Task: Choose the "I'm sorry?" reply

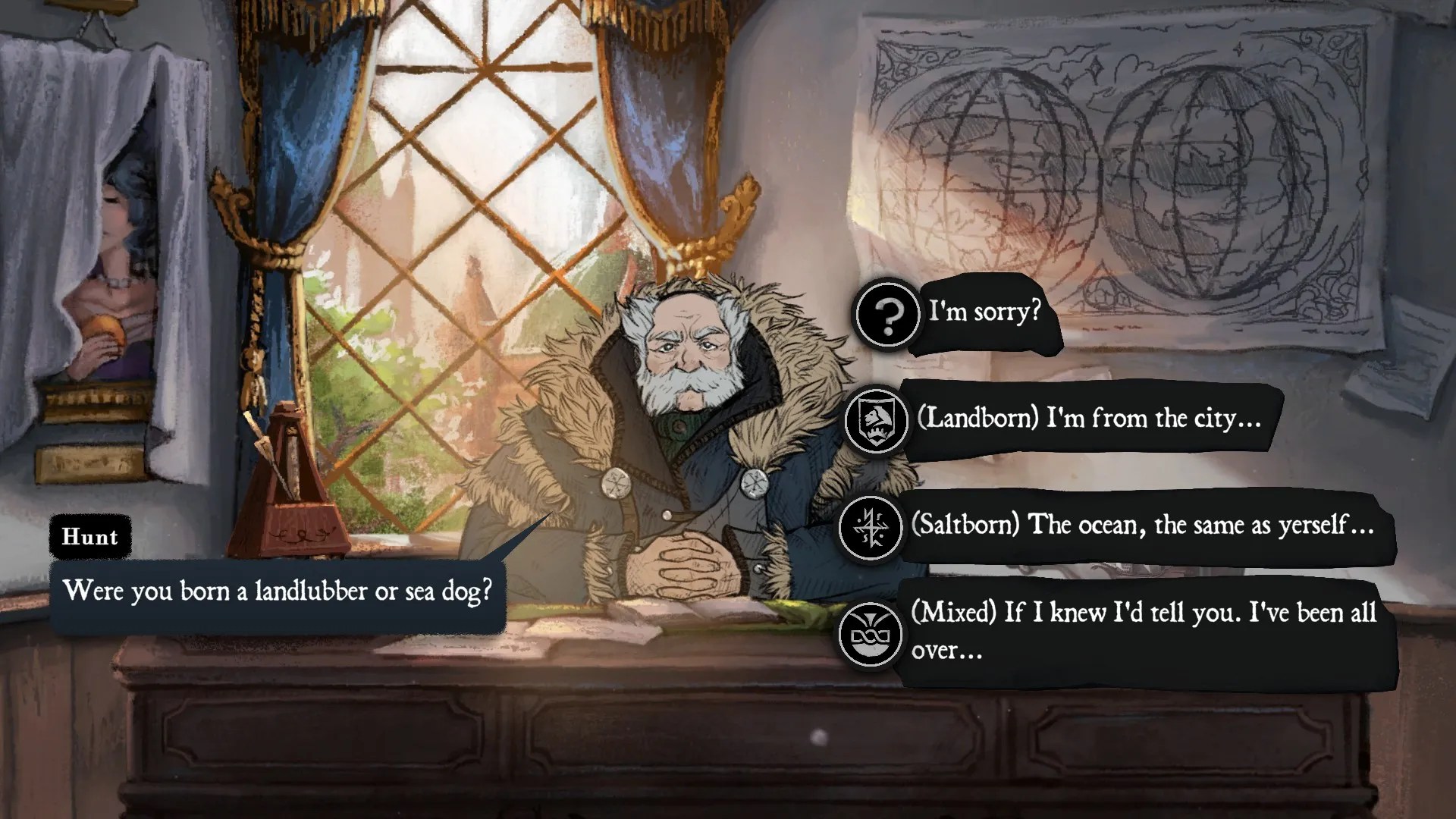Action: click(x=984, y=312)
